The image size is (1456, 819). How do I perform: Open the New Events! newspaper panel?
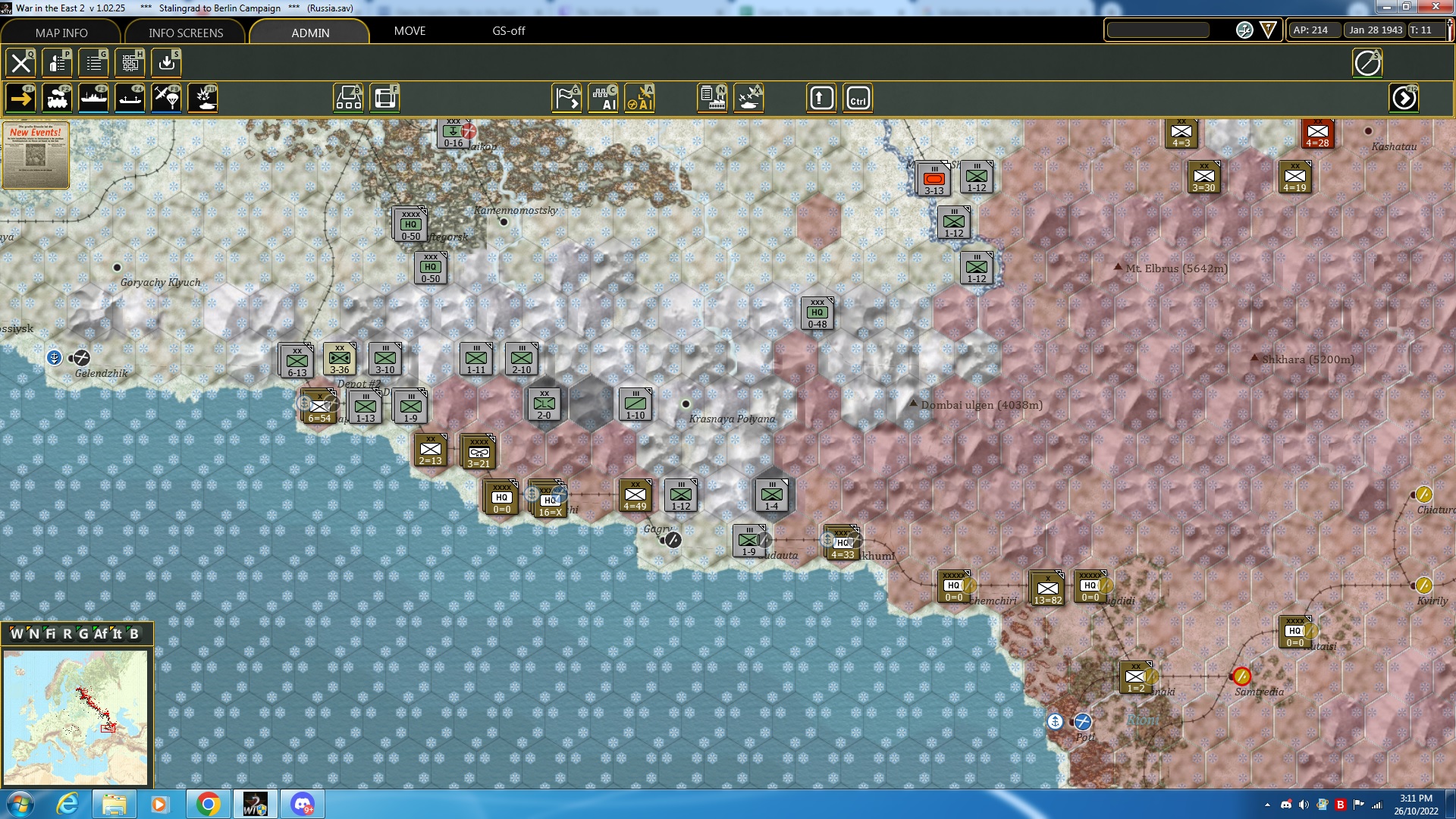tap(35, 155)
